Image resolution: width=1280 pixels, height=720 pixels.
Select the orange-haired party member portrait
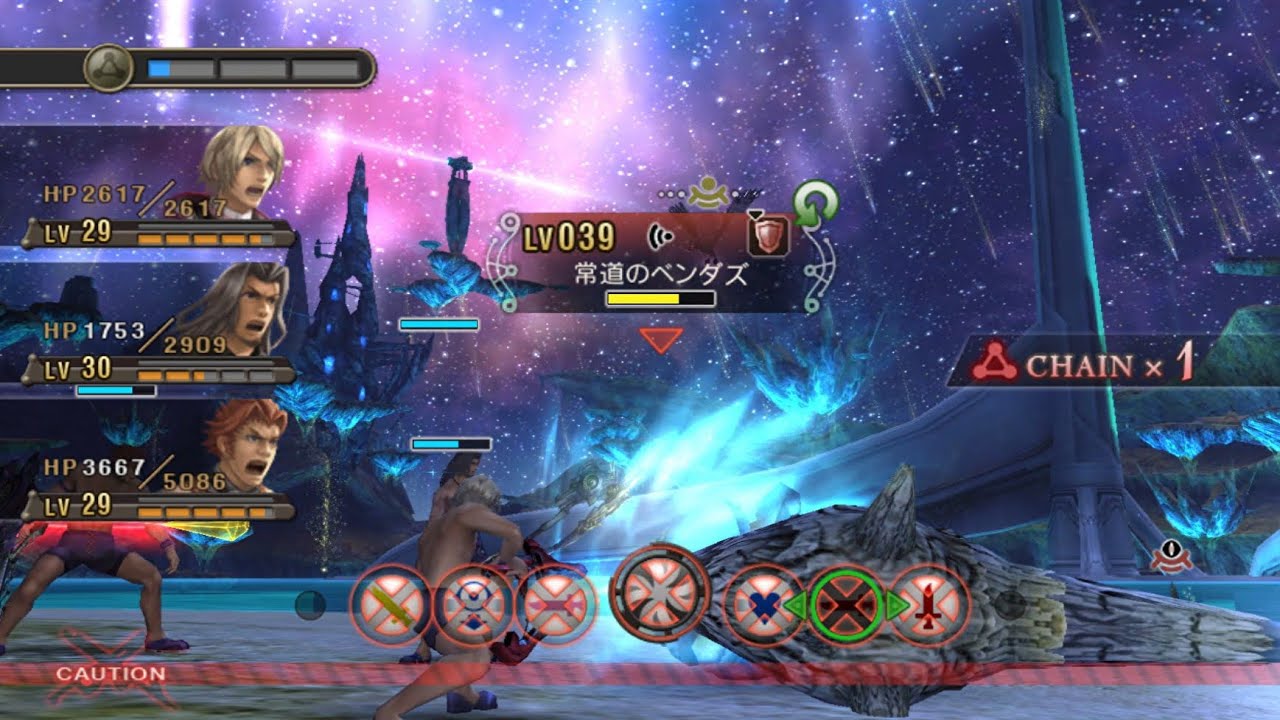coord(245,445)
